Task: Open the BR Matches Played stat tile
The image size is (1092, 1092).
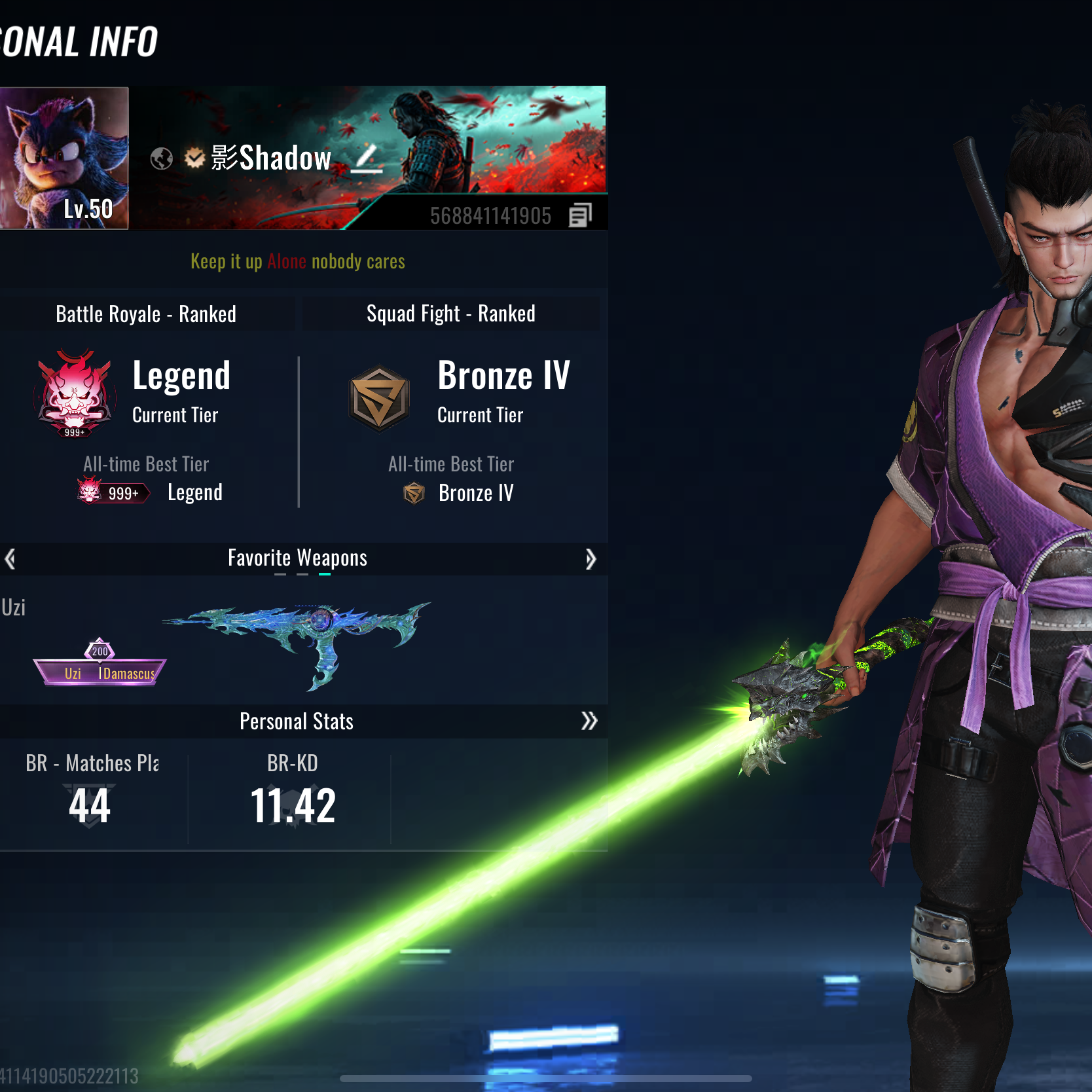Action: point(92,792)
